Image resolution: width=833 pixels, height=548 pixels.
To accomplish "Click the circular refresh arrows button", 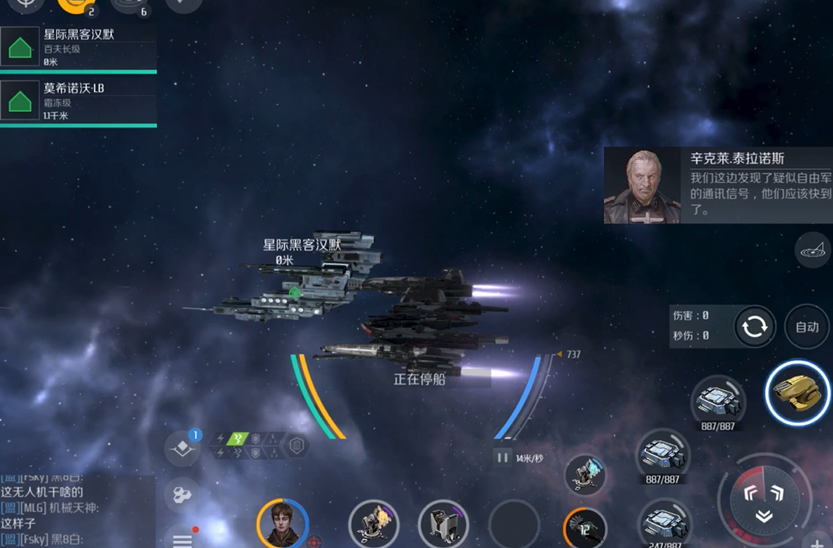I will [754, 327].
